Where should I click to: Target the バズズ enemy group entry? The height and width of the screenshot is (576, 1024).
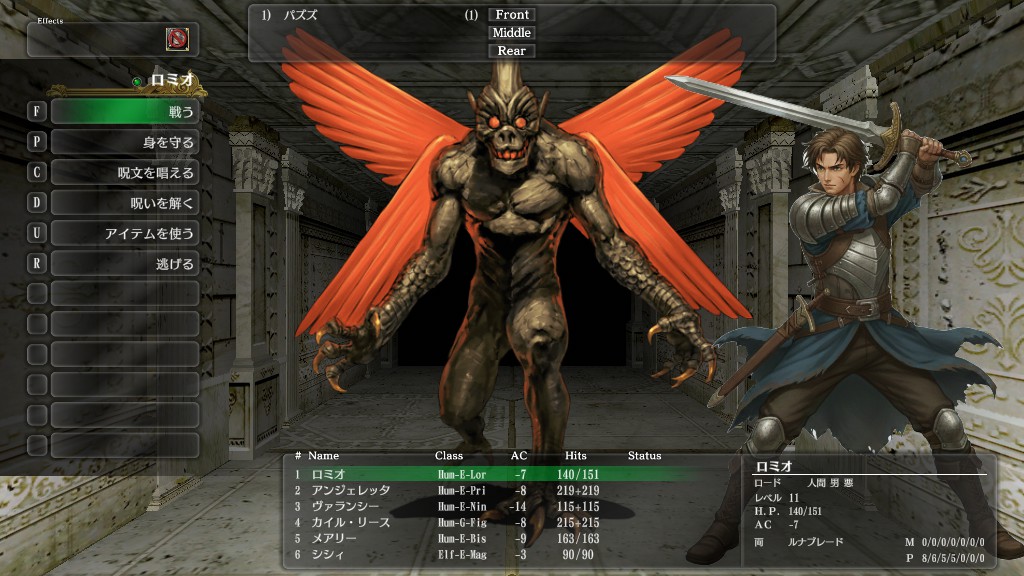298,16
